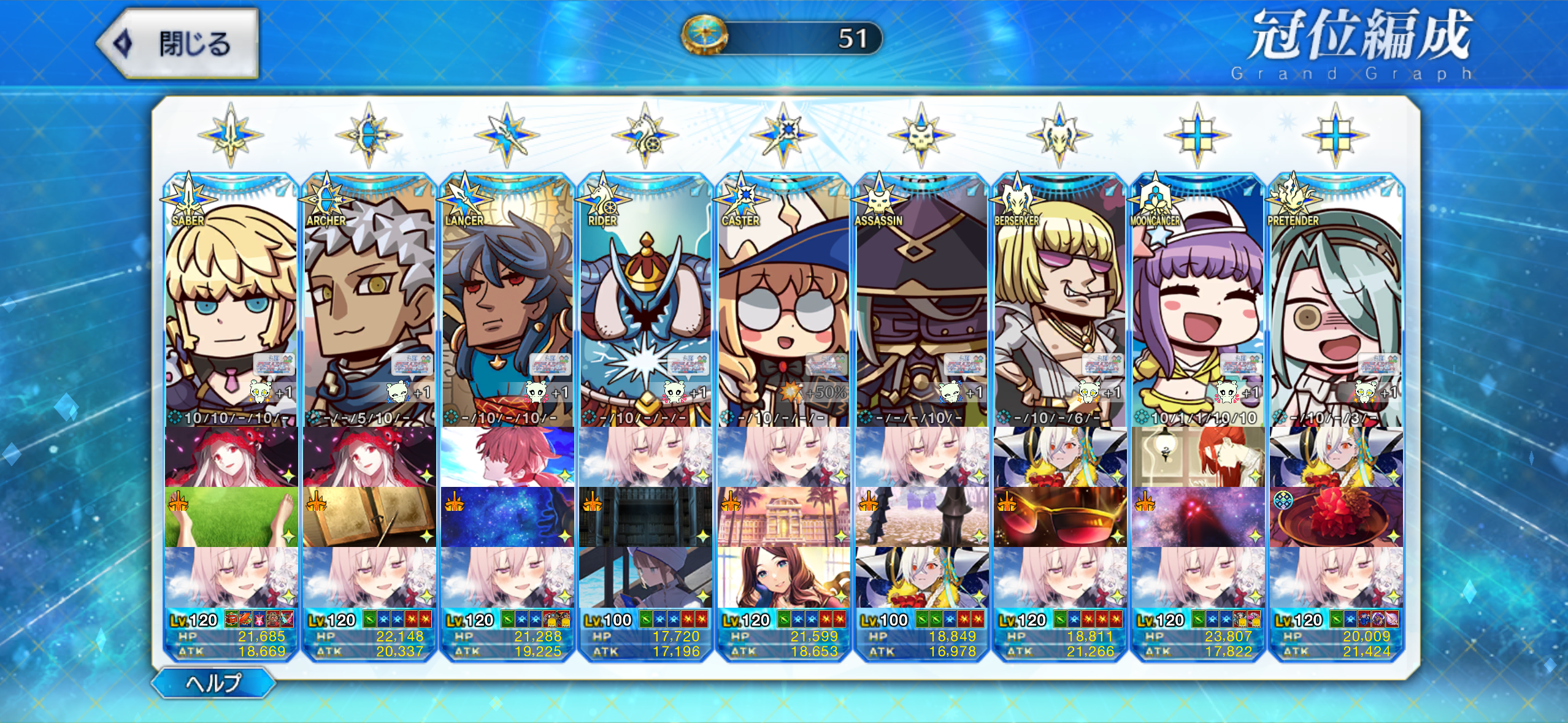The width and height of the screenshot is (1568, 723).
Task: Close the Grand Graph screen
Action: 178,44
